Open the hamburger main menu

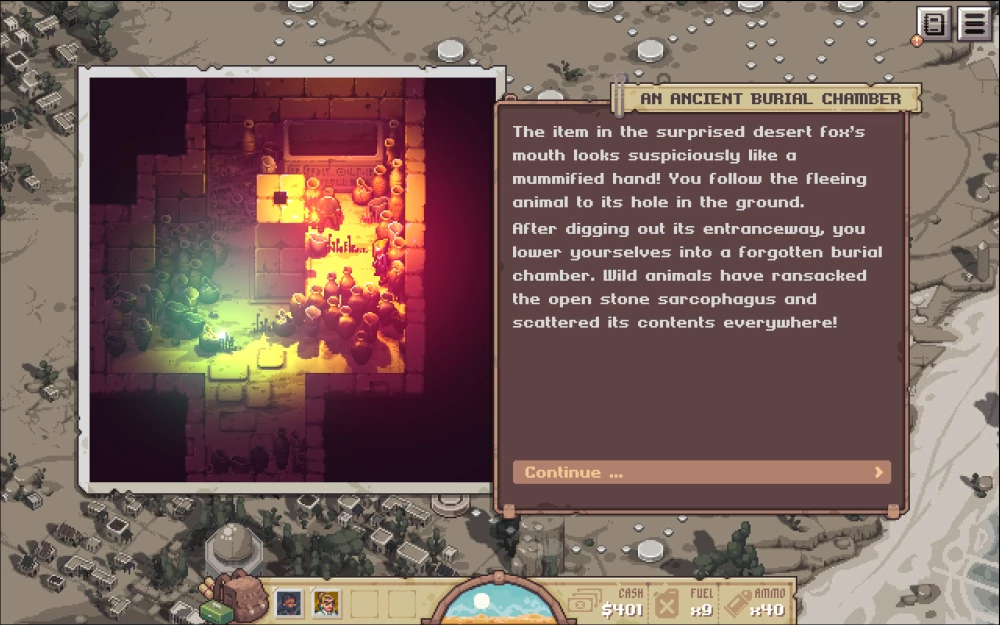974,23
